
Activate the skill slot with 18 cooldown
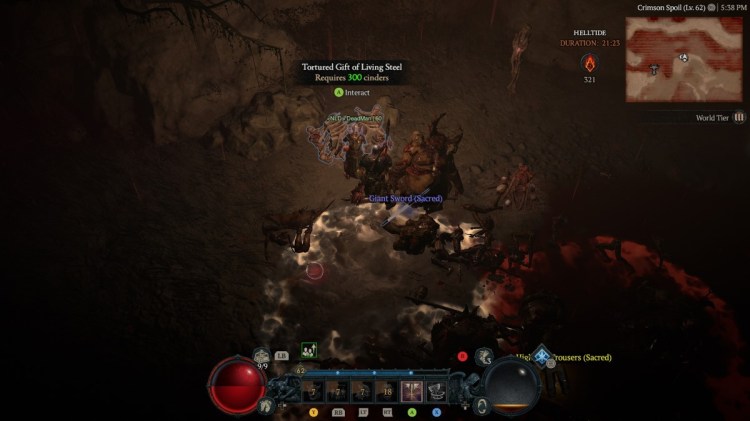coord(386,390)
